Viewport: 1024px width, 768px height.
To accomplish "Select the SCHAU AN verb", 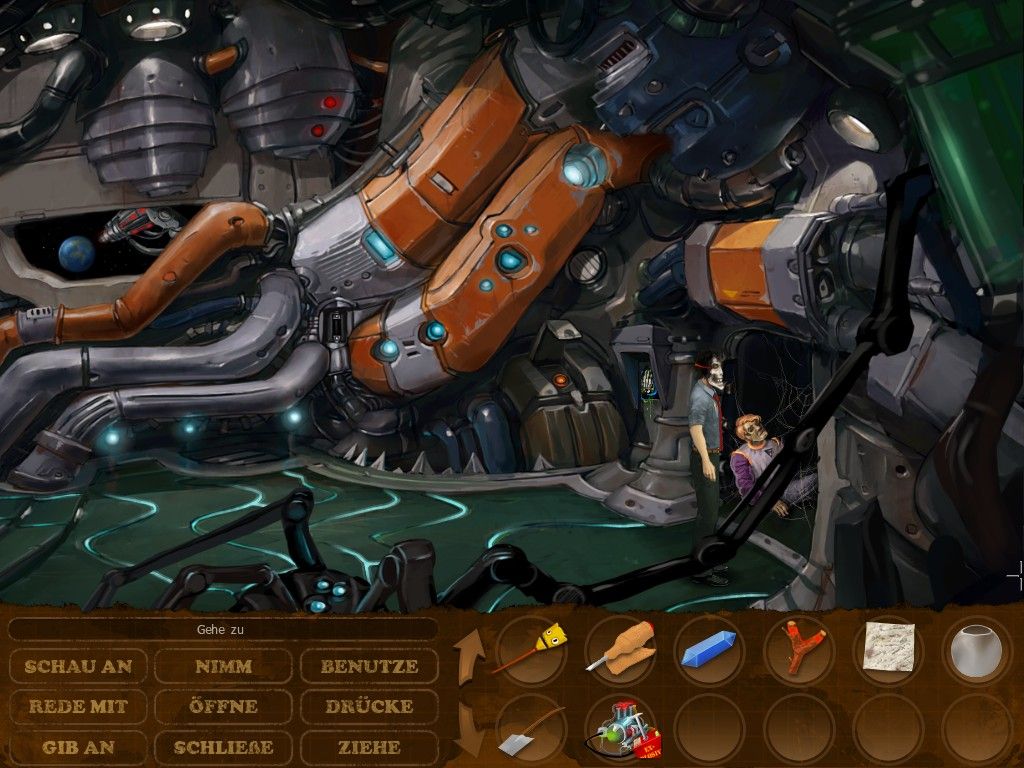I will point(78,666).
